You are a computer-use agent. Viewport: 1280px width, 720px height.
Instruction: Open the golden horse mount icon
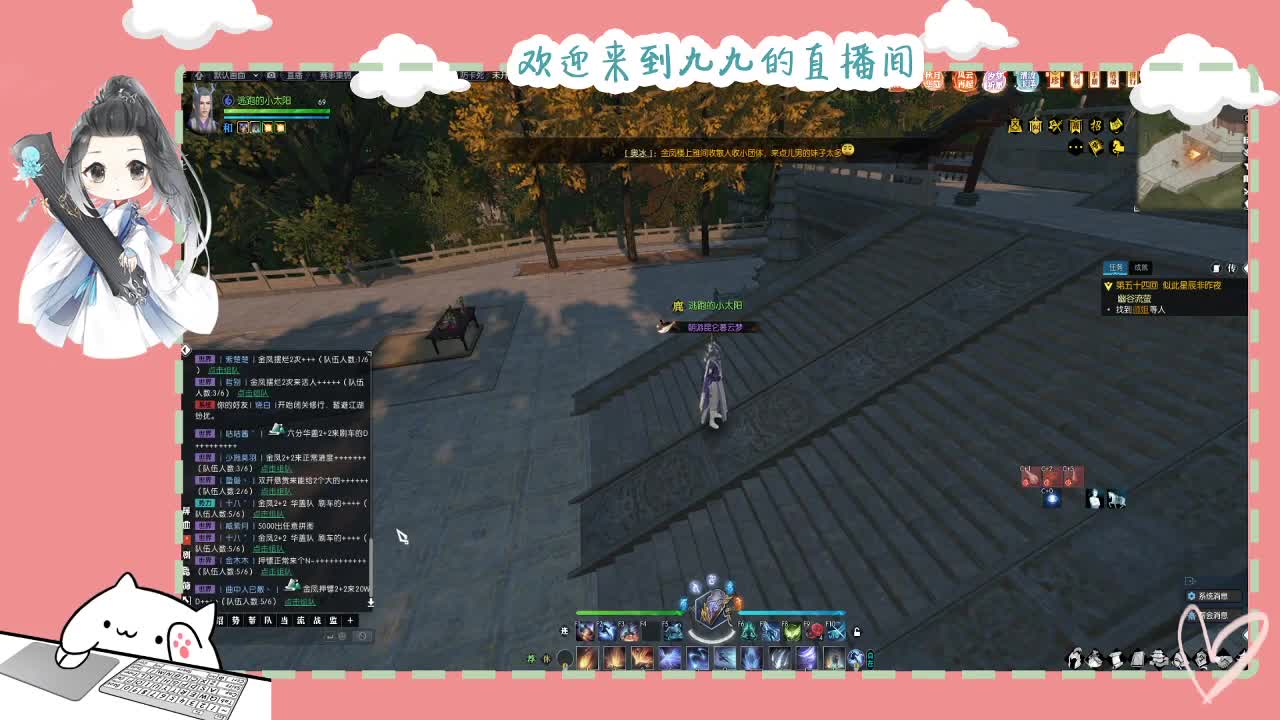pos(1117,149)
